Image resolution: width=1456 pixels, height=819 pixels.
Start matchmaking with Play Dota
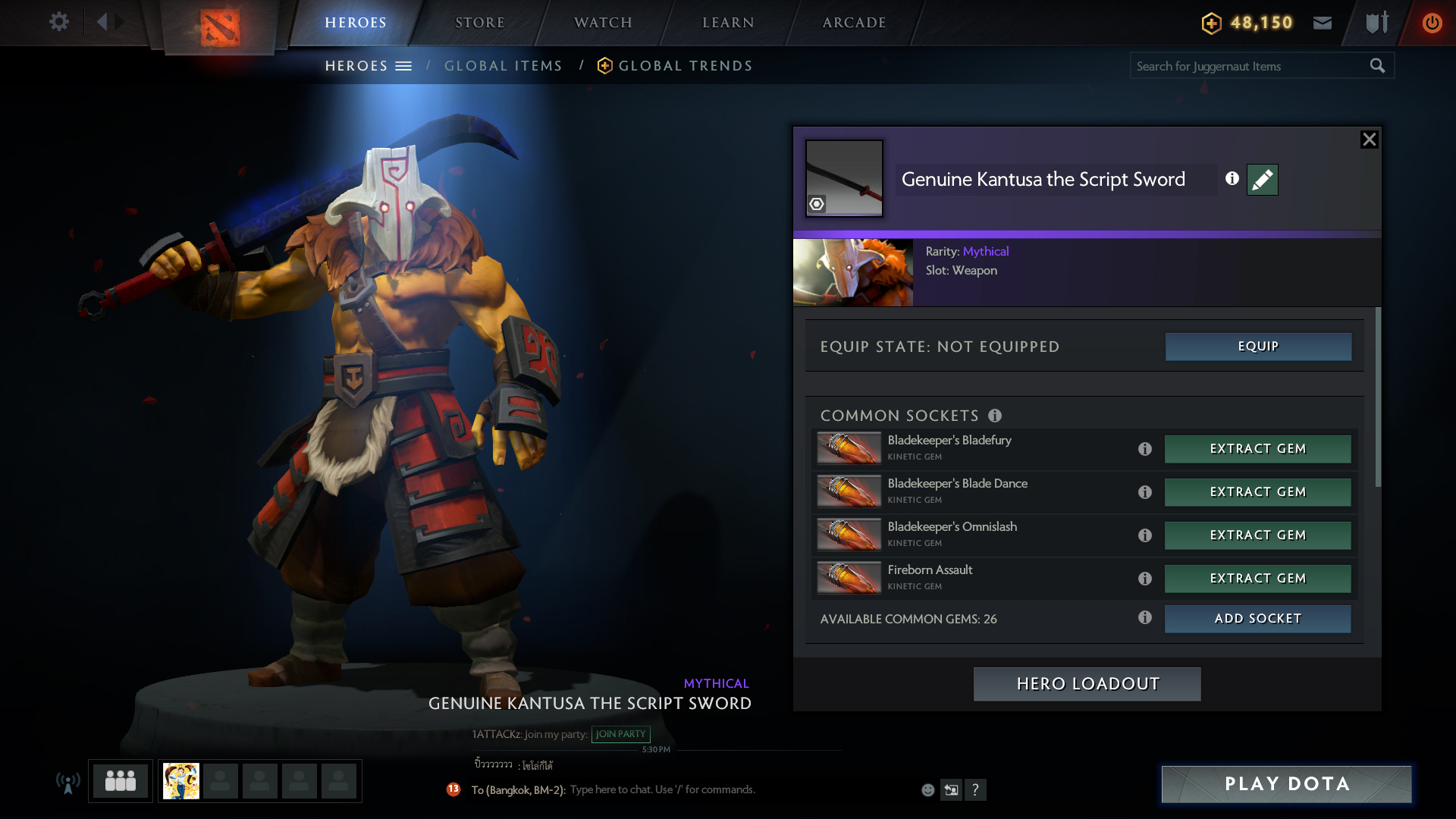(1286, 784)
